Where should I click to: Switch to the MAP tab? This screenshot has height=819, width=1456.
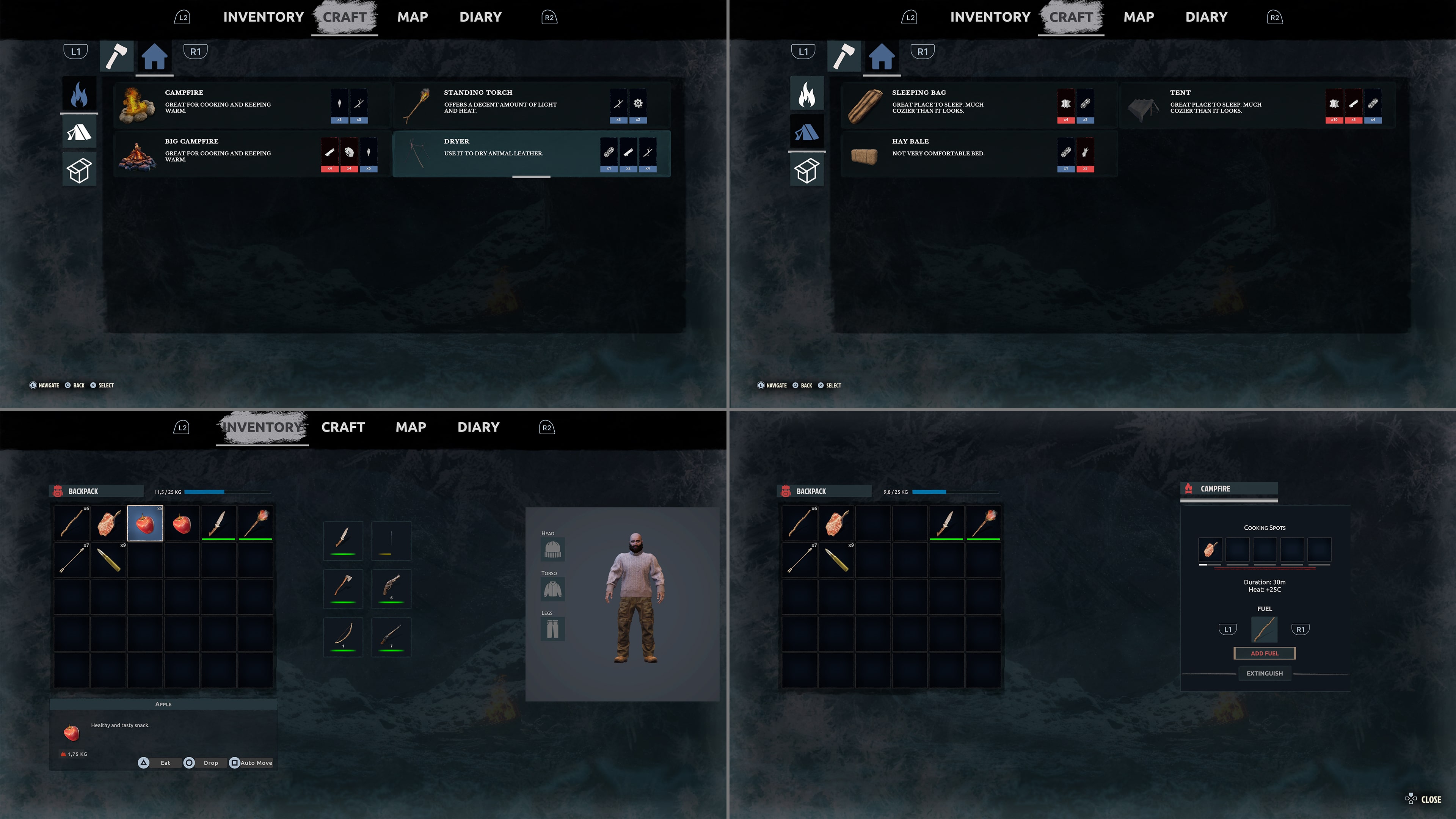411,427
